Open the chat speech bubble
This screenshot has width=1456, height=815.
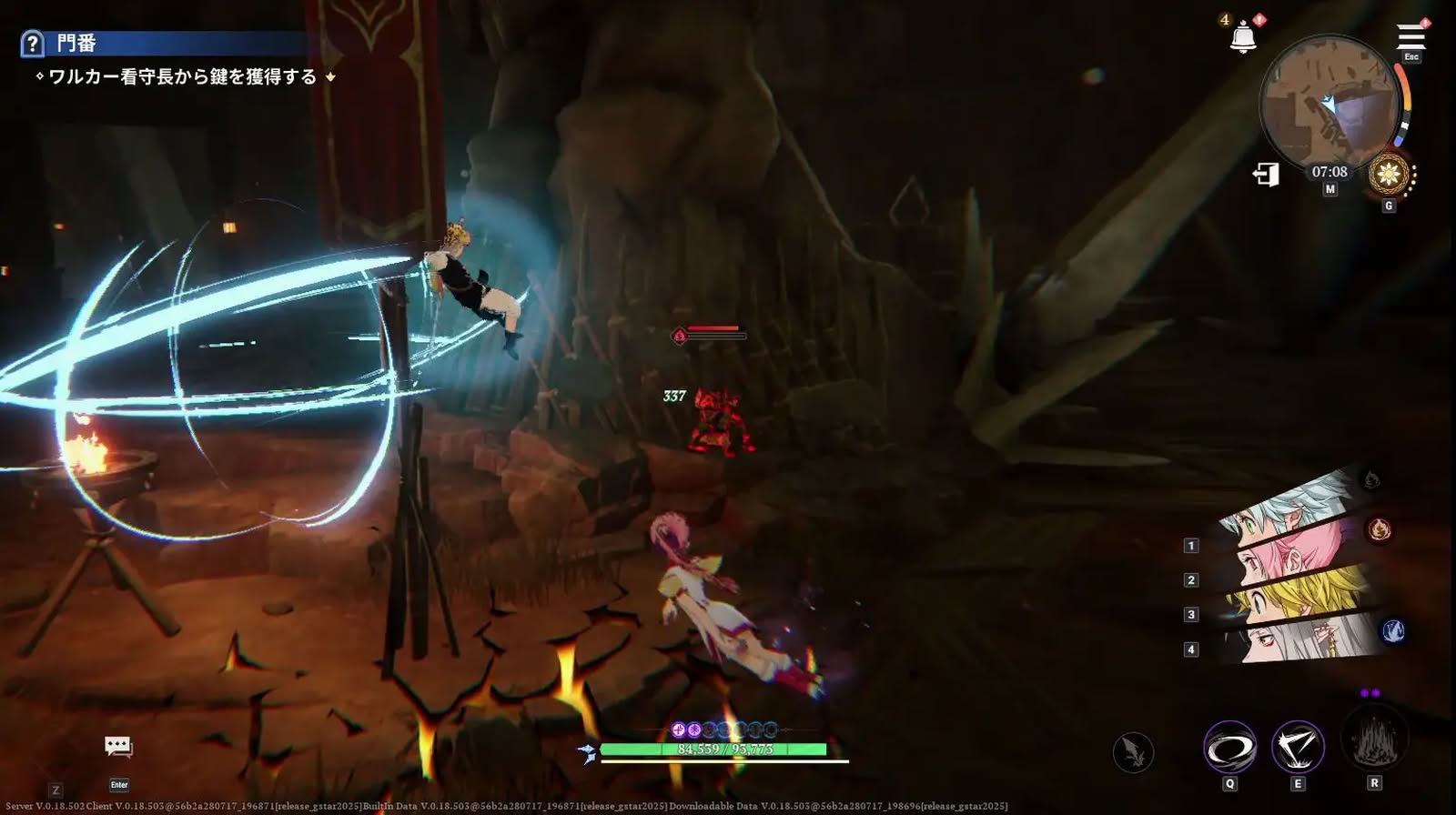[x=118, y=747]
